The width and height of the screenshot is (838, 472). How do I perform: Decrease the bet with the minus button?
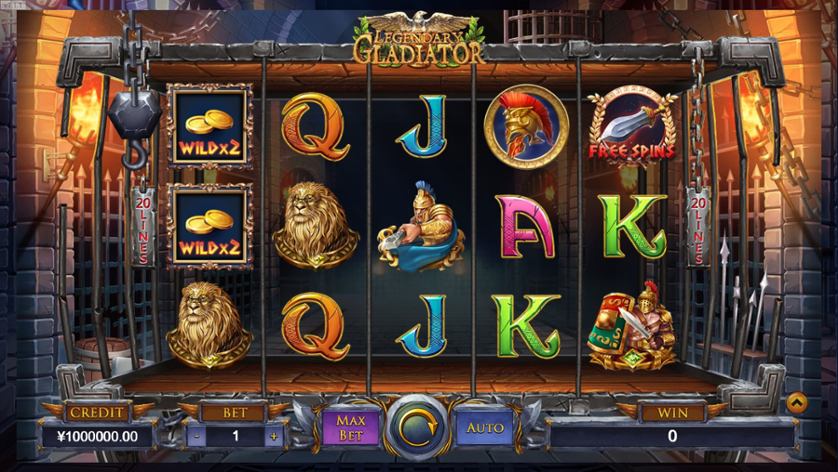[195, 436]
